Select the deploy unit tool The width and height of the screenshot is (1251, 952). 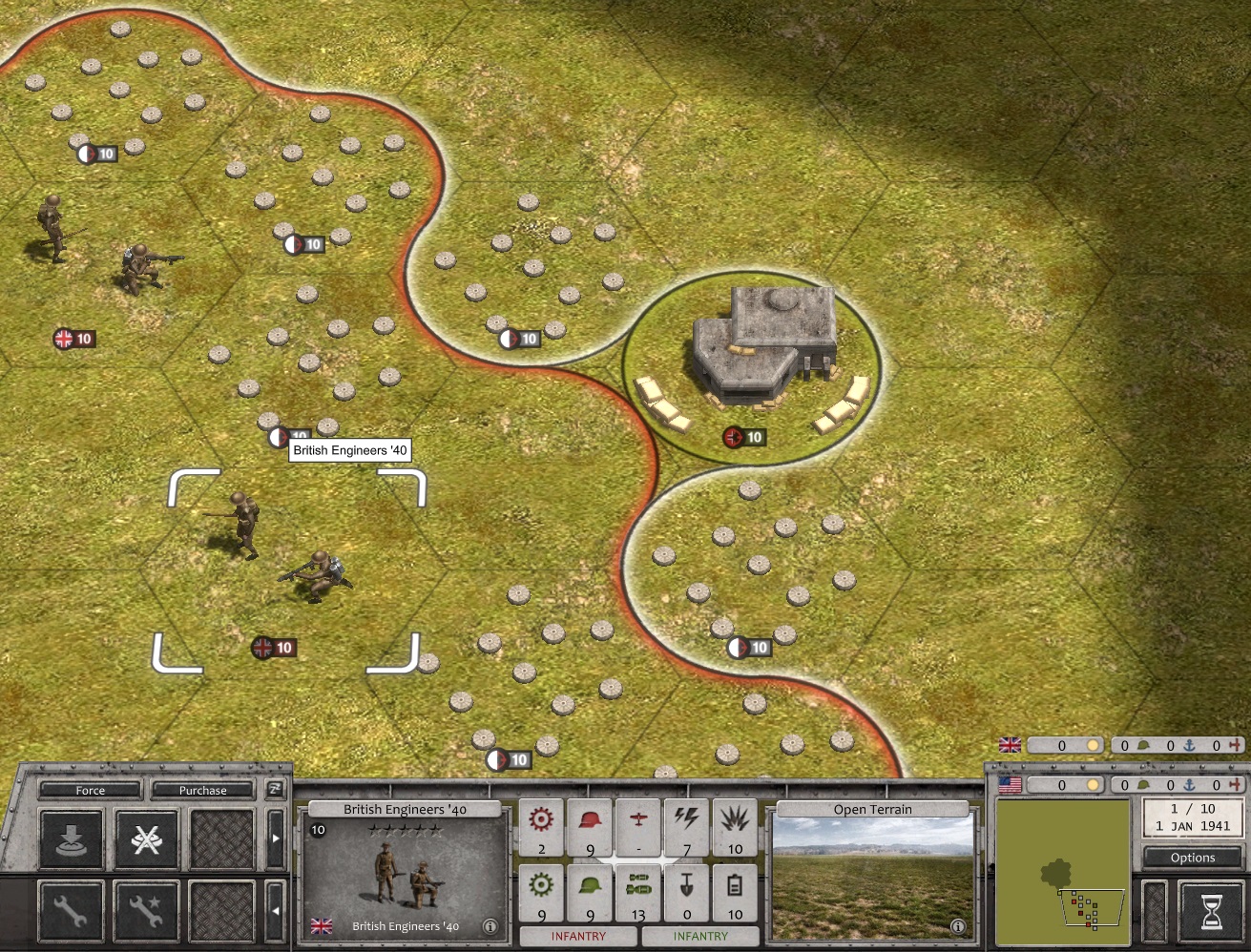(x=72, y=840)
